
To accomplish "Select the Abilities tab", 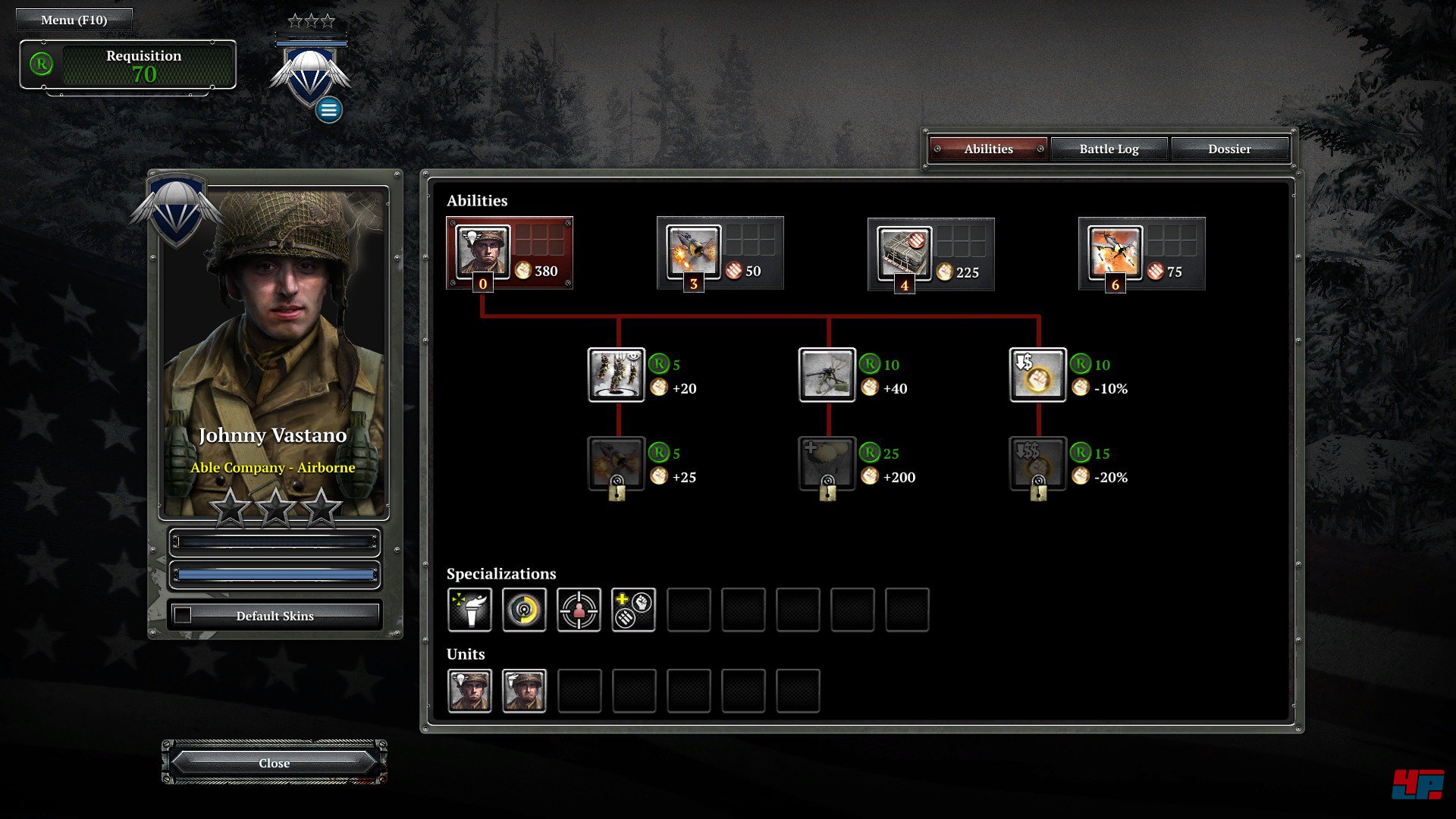I will [988, 149].
